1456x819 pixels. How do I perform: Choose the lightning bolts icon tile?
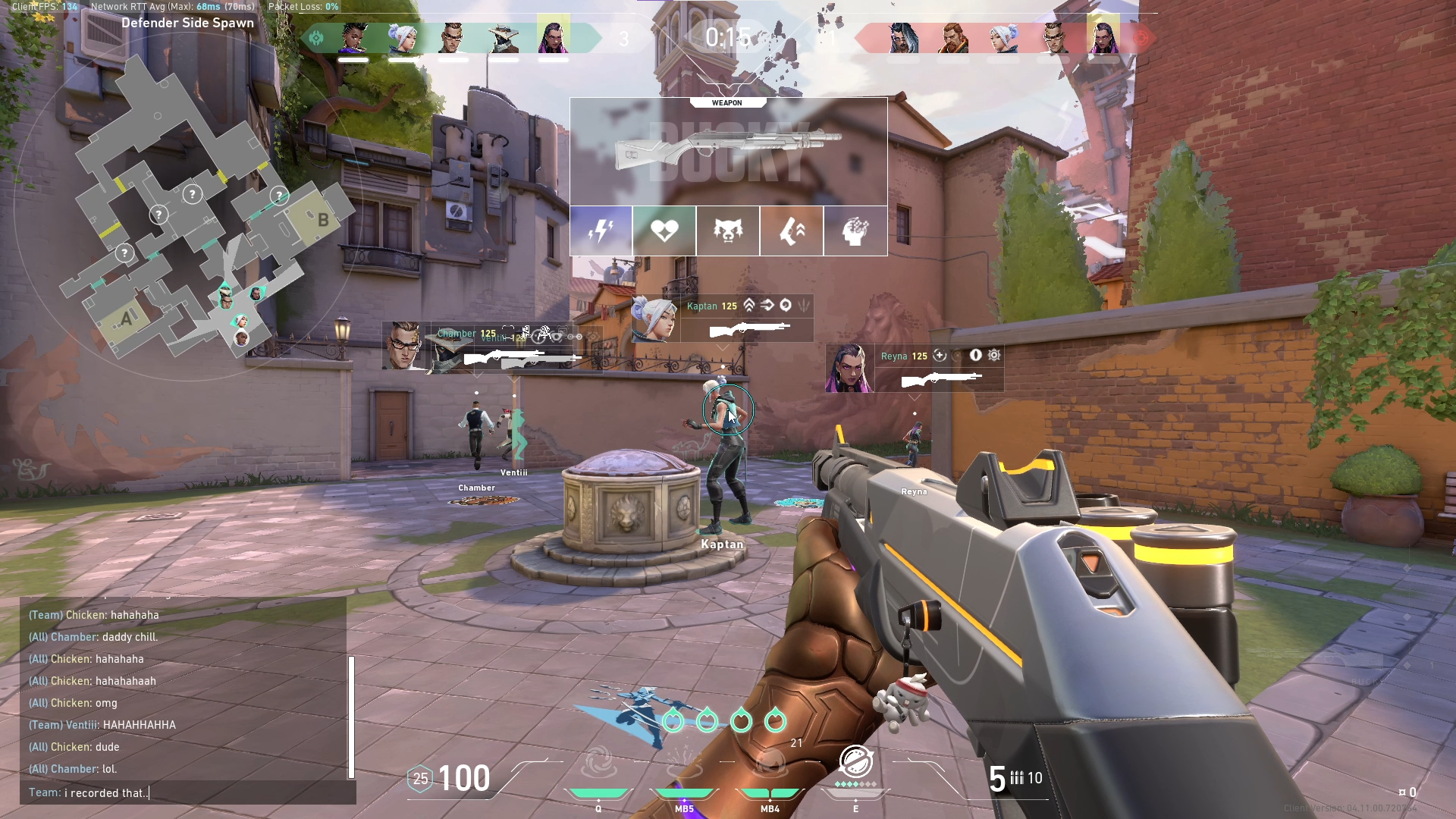click(601, 231)
